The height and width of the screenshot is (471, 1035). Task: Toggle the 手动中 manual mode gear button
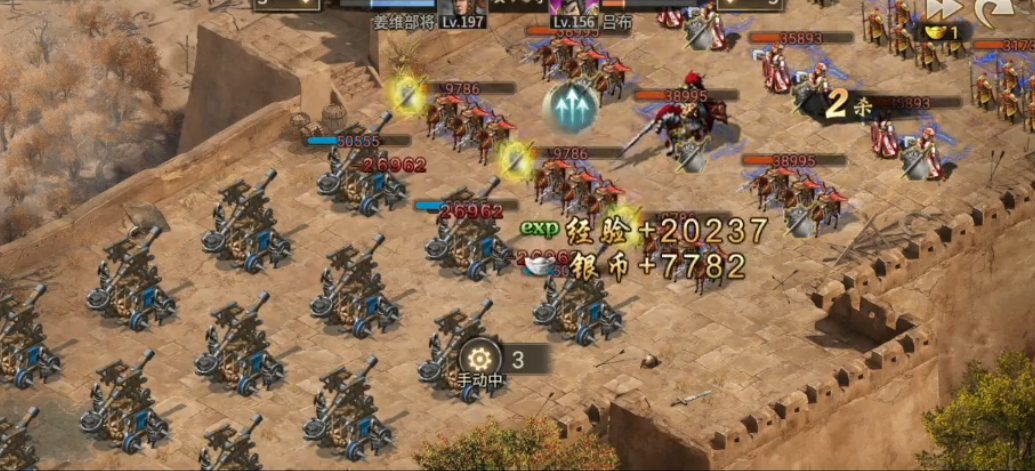pos(479,360)
